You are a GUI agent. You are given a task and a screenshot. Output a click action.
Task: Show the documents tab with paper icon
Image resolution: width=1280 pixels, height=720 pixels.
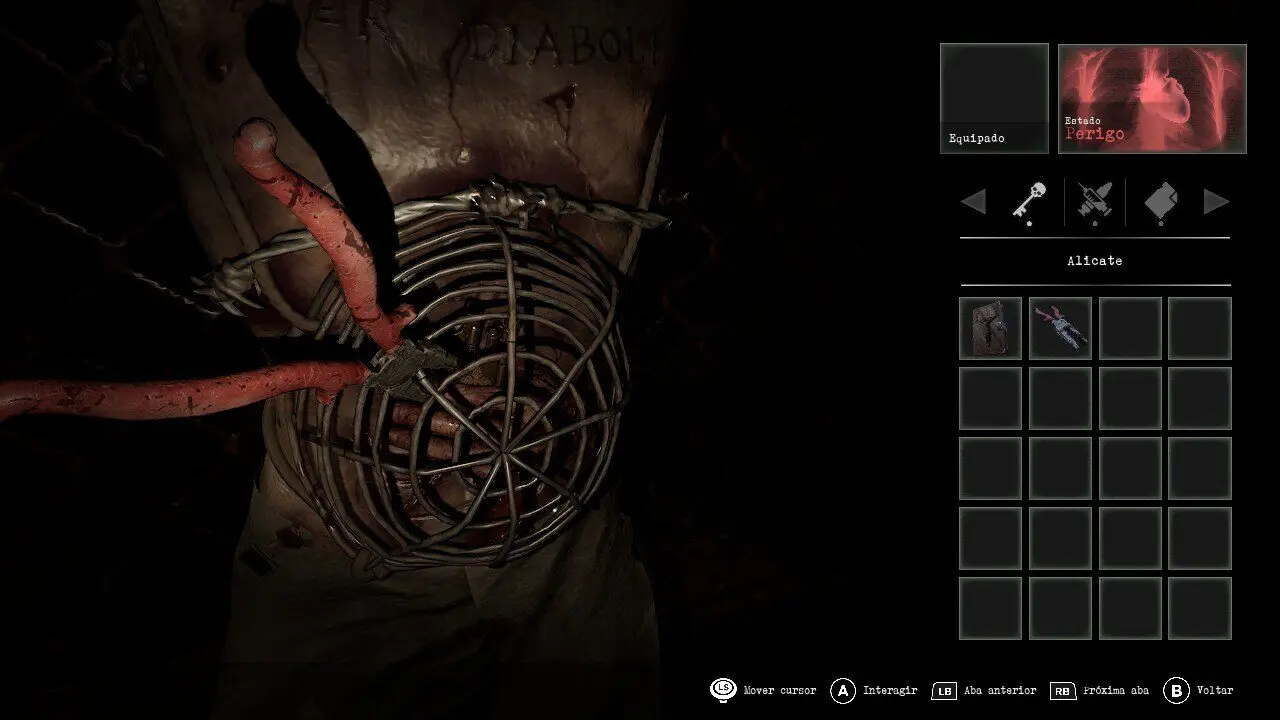click(x=1160, y=201)
